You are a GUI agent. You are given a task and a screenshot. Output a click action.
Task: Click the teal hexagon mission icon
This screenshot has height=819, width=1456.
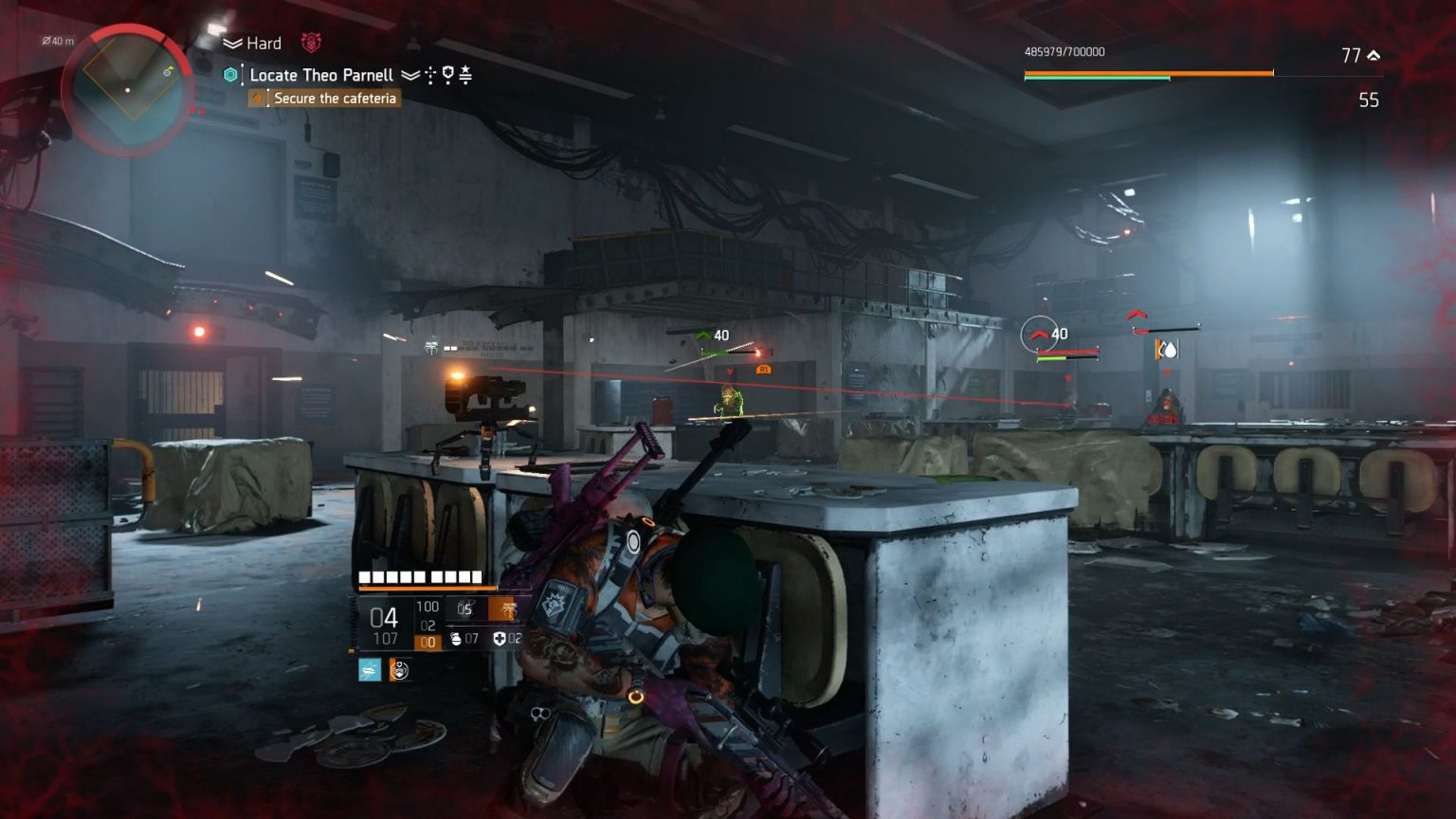(x=229, y=74)
